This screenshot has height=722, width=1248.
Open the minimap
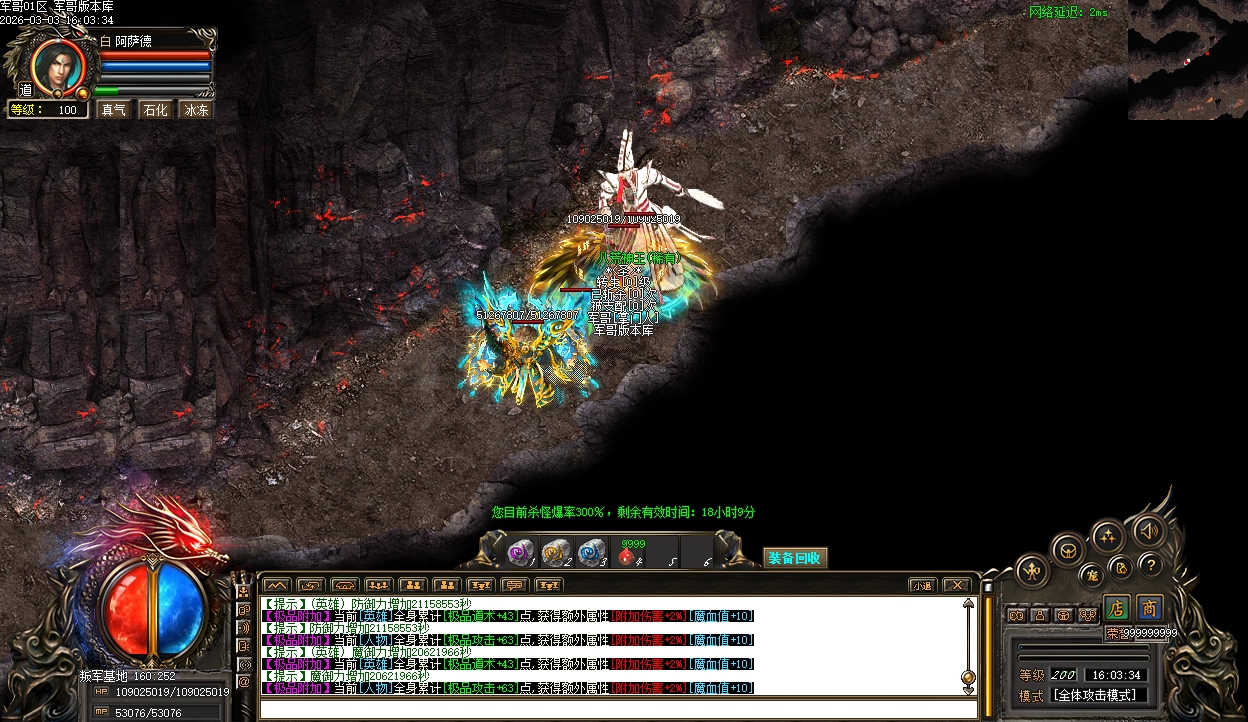(1187, 60)
